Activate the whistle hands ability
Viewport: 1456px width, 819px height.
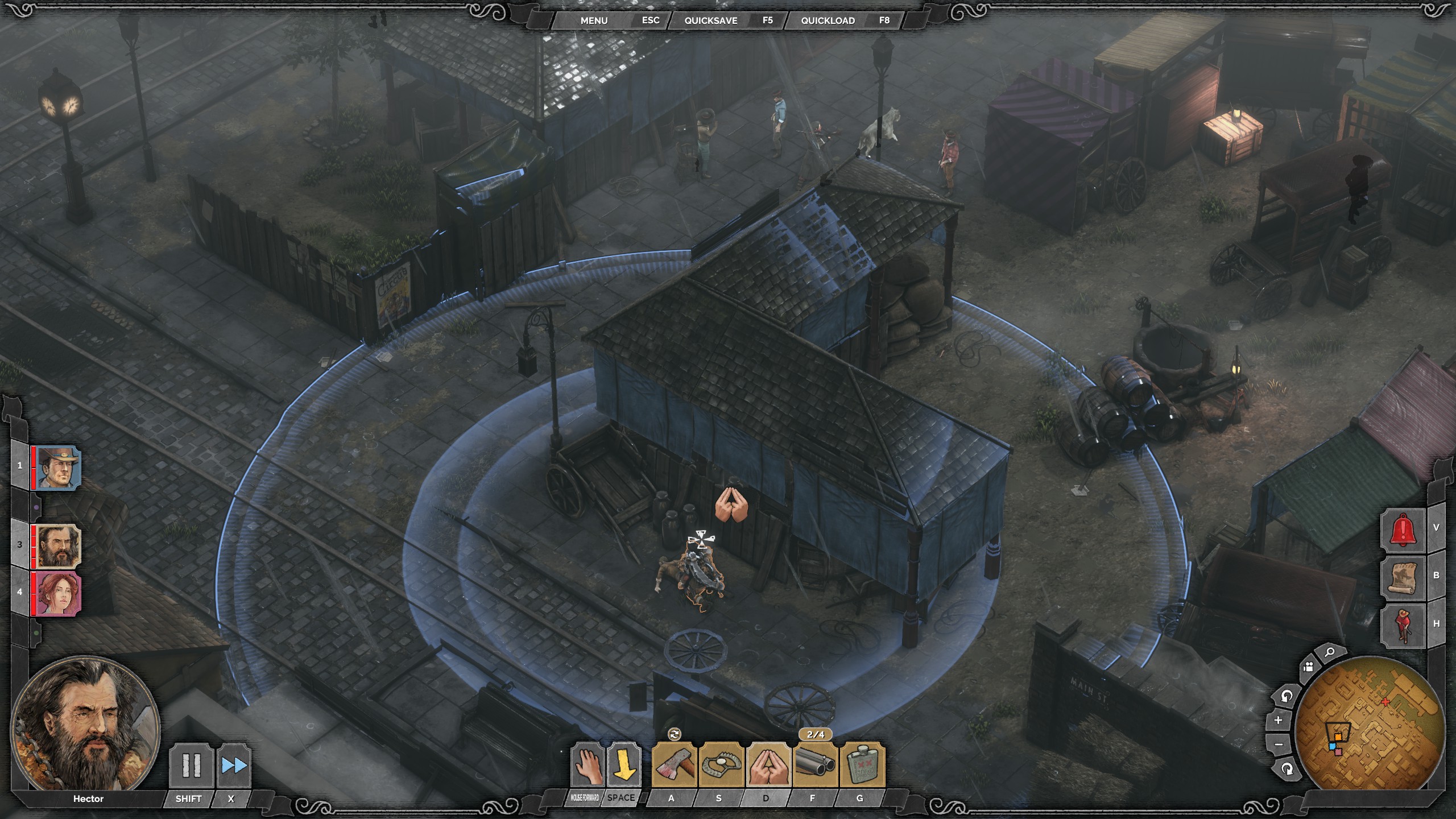(768, 766)
